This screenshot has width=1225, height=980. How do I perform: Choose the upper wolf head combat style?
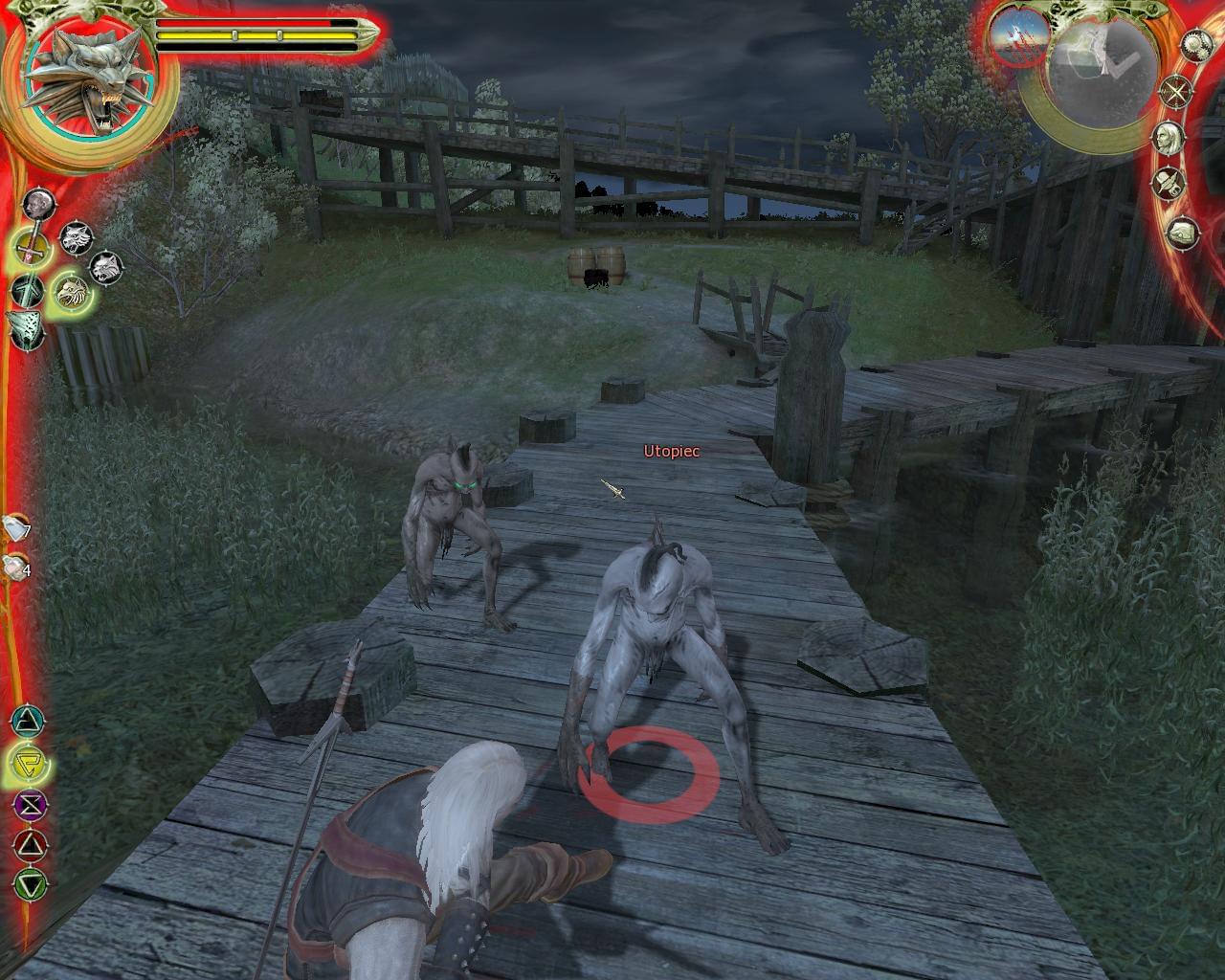click(76, 238)
